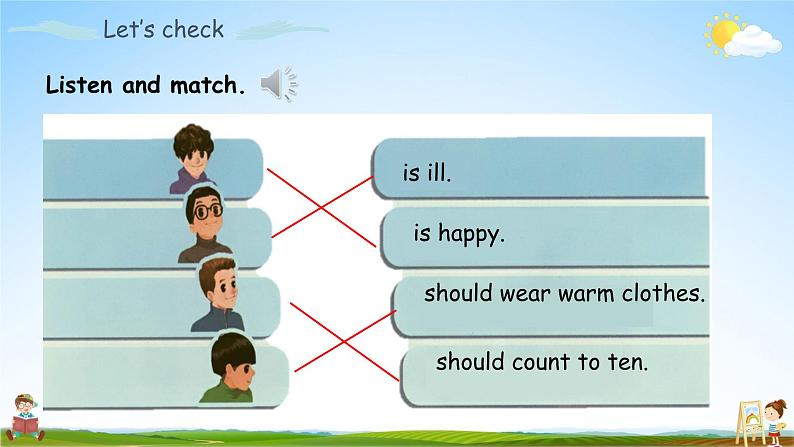
Task: Choose the boy wearing glasses
Action: point(204,224)
